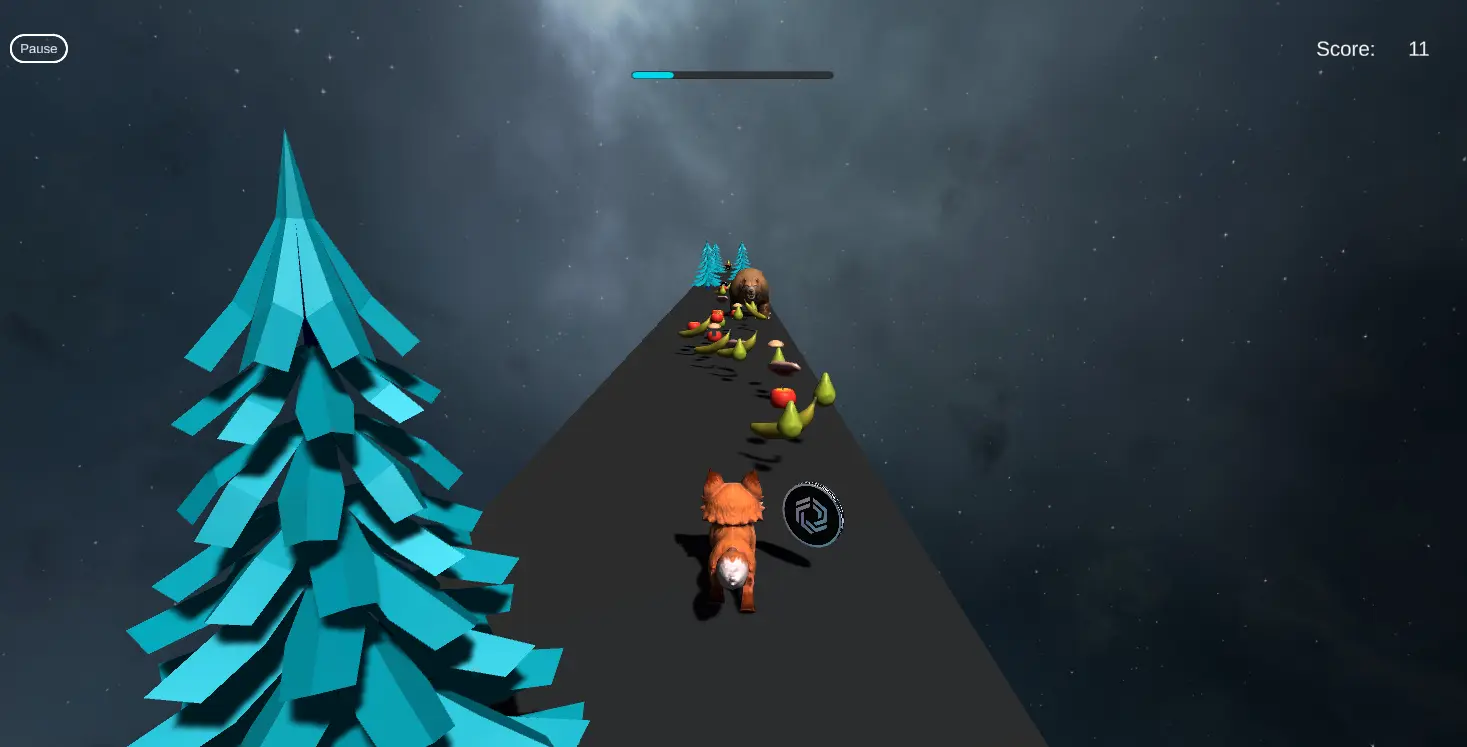The image size is (1467, 747).
Task: Open the Pause menu
Action: tap(38, 47)
